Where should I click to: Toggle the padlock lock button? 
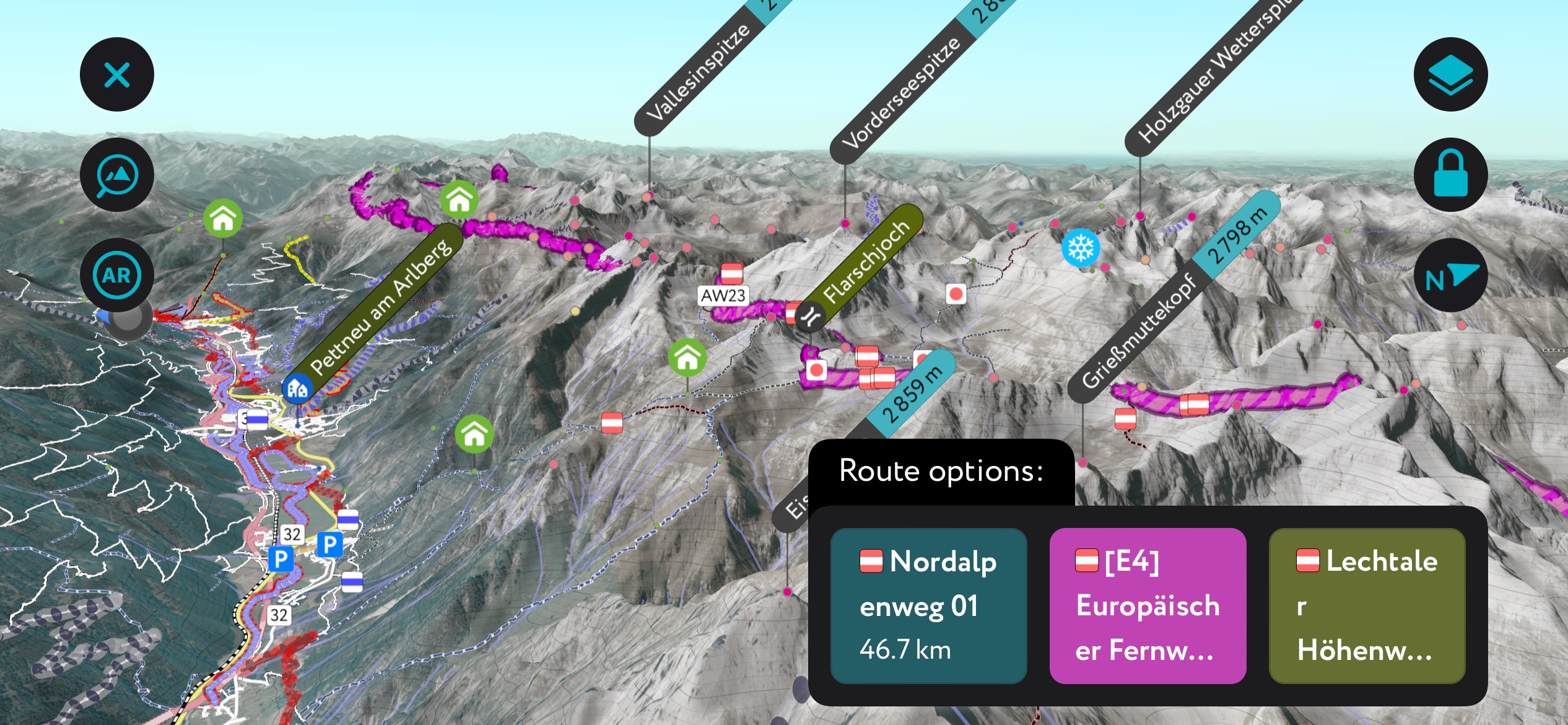tap(1450, 175)
